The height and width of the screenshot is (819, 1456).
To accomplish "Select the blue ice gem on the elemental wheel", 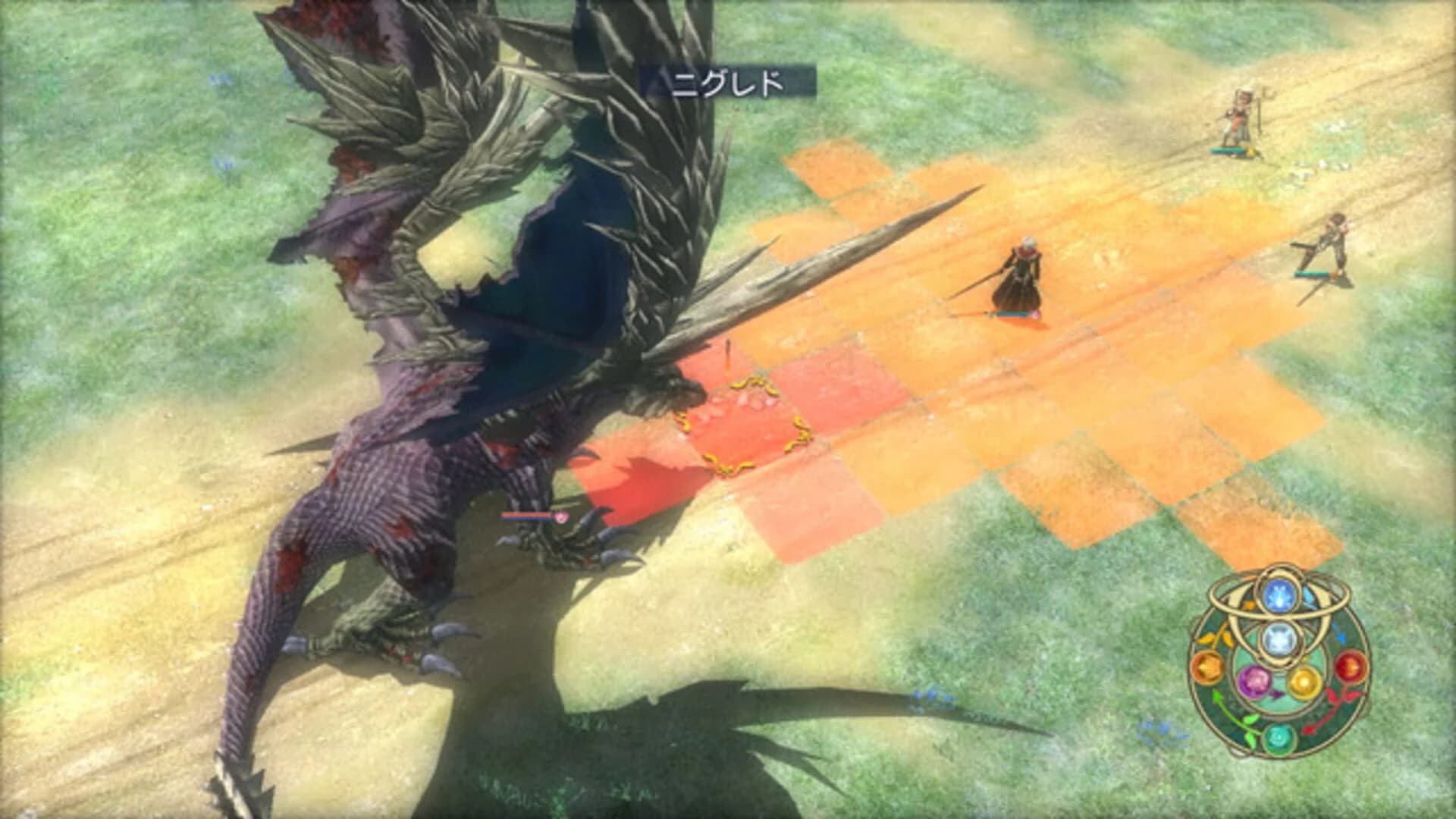I will click(1279, 595).
